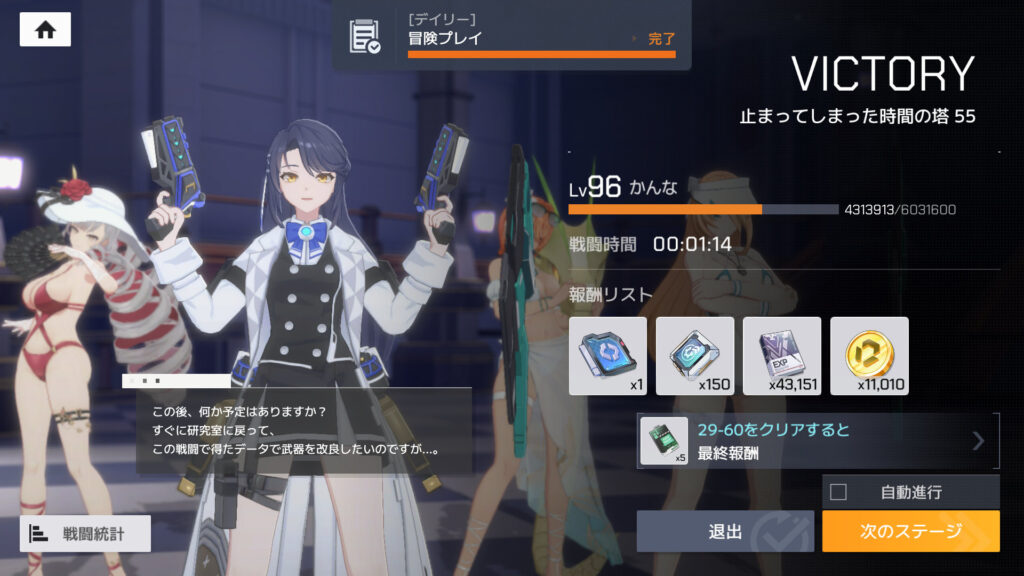Exit the stage with 退出
This screenshot has width=1024, height=576.
(725, 531)
